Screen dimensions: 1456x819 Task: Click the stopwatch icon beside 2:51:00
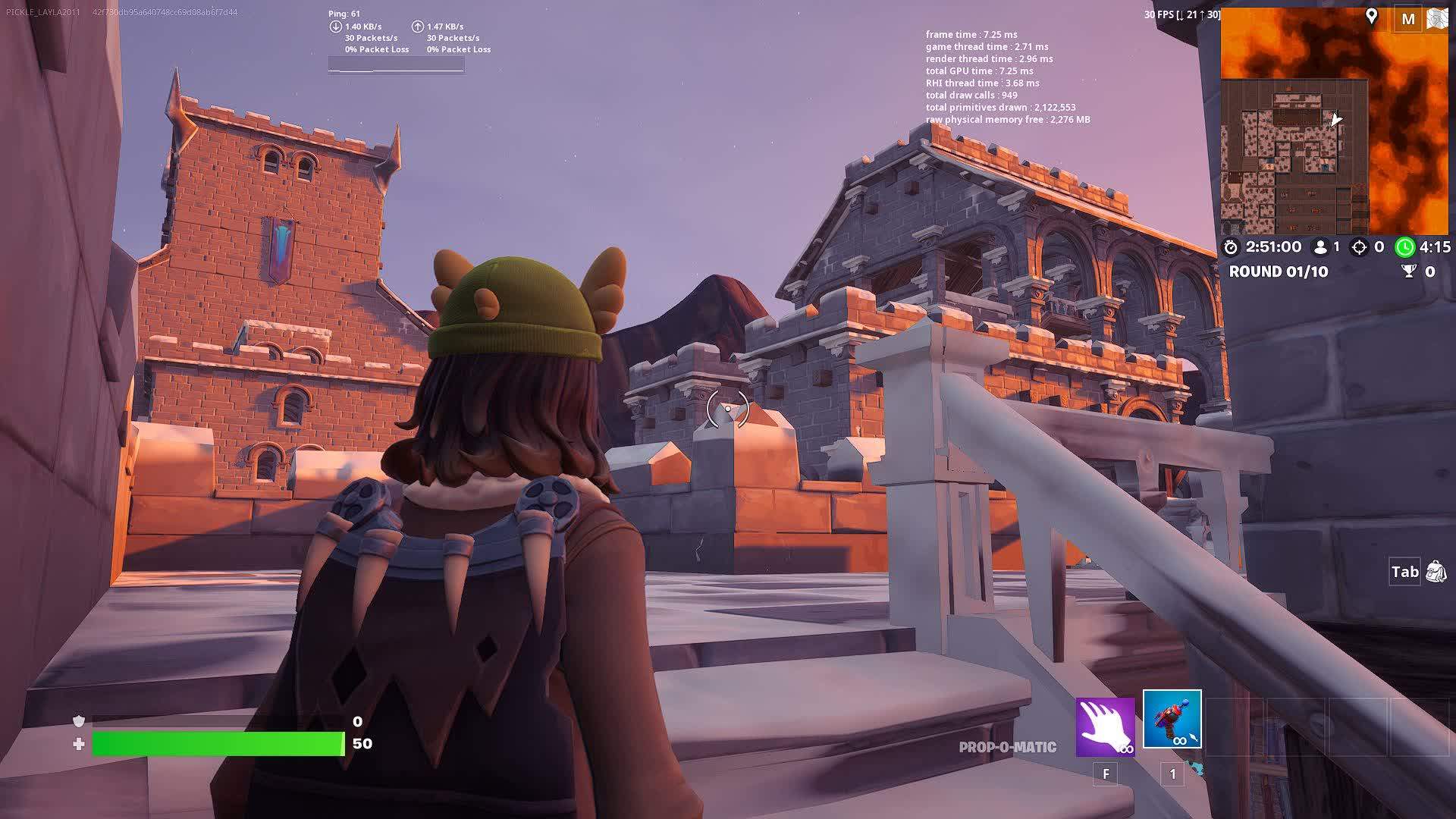(x=1233, y=247)
